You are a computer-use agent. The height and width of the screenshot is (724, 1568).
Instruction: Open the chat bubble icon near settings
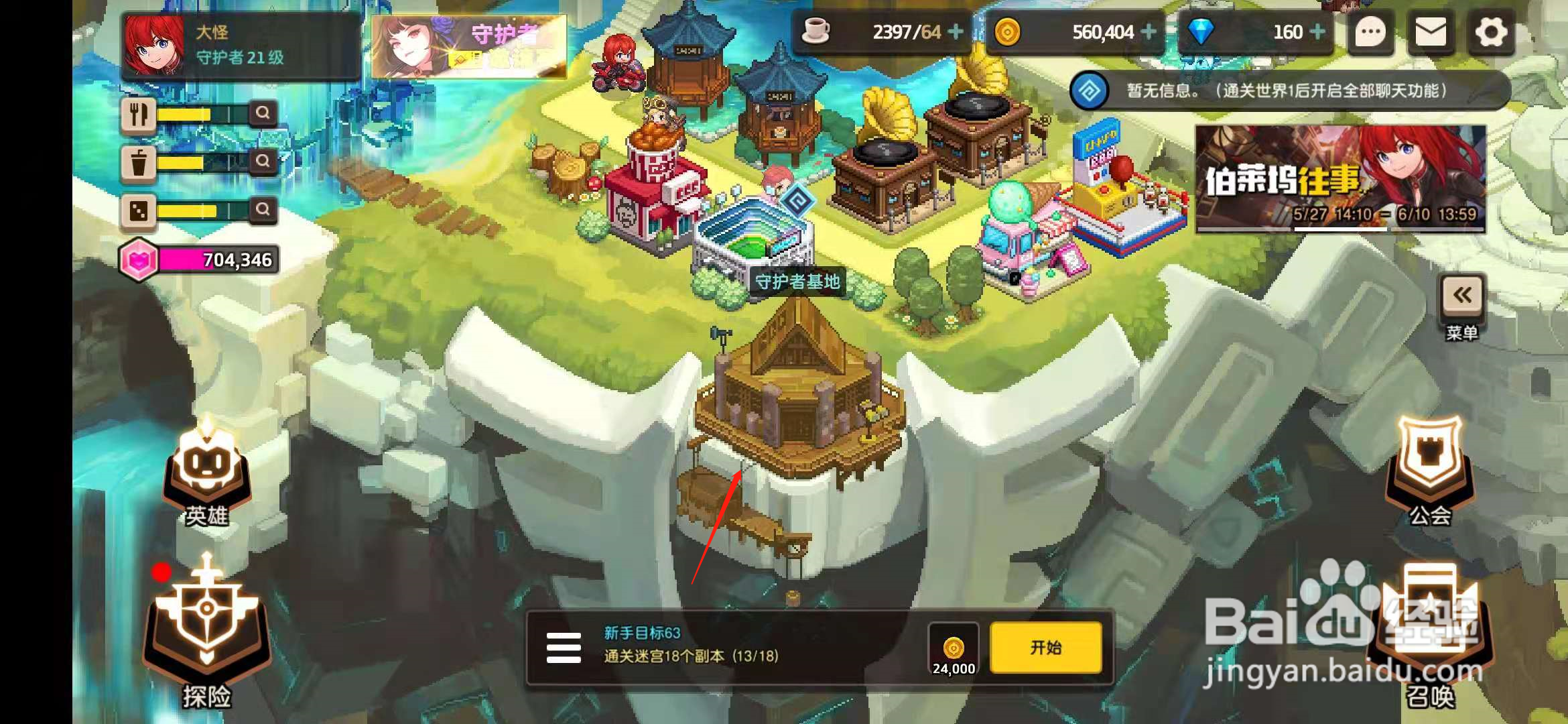[1370, 32]
